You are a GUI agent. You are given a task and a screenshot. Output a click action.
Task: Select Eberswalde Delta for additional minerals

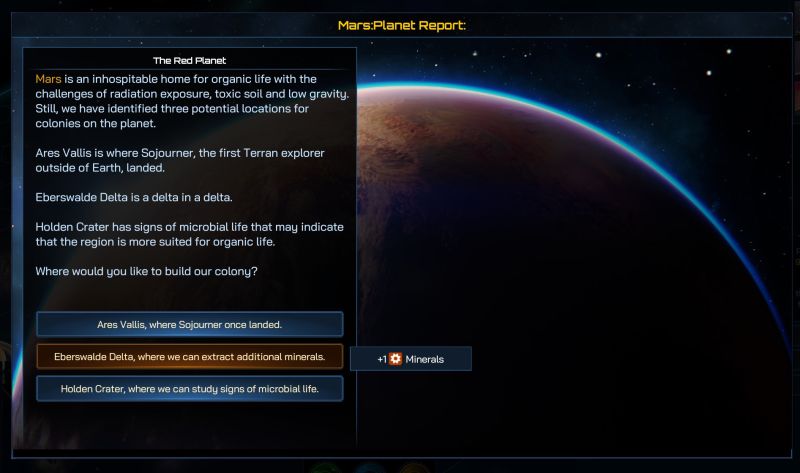pos(189,357)
